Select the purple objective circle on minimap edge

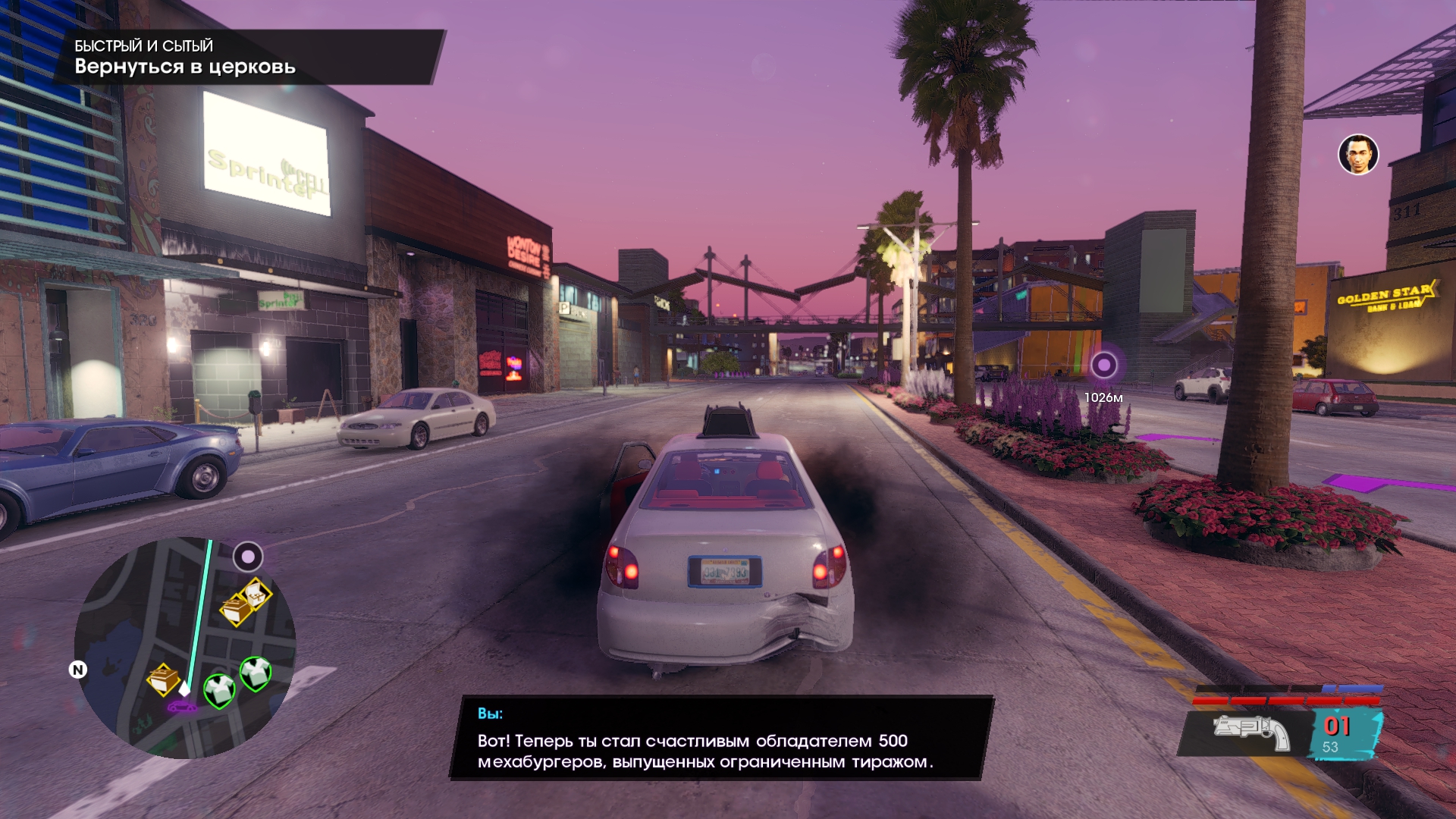247,557
